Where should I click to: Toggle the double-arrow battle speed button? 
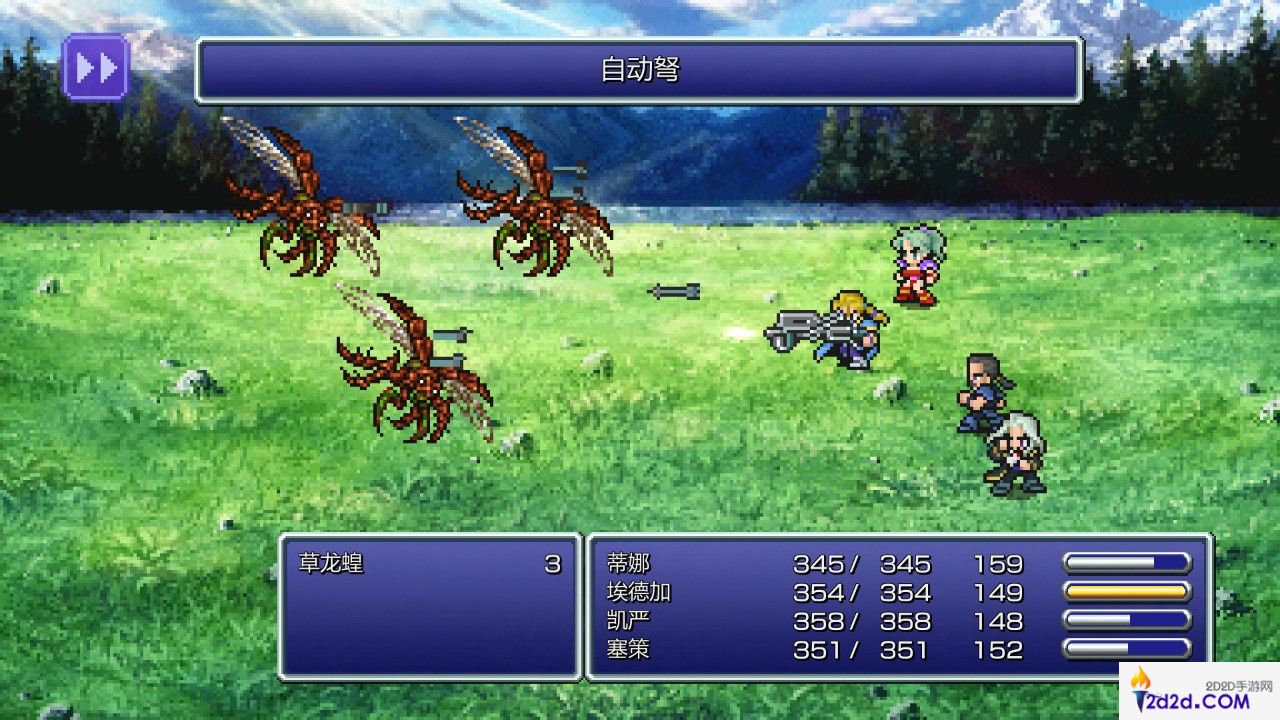click(95, 65)
